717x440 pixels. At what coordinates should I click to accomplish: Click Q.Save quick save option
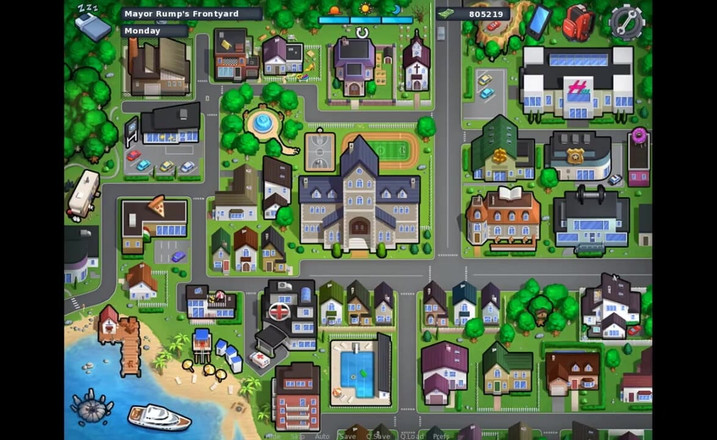pos(379,436)
